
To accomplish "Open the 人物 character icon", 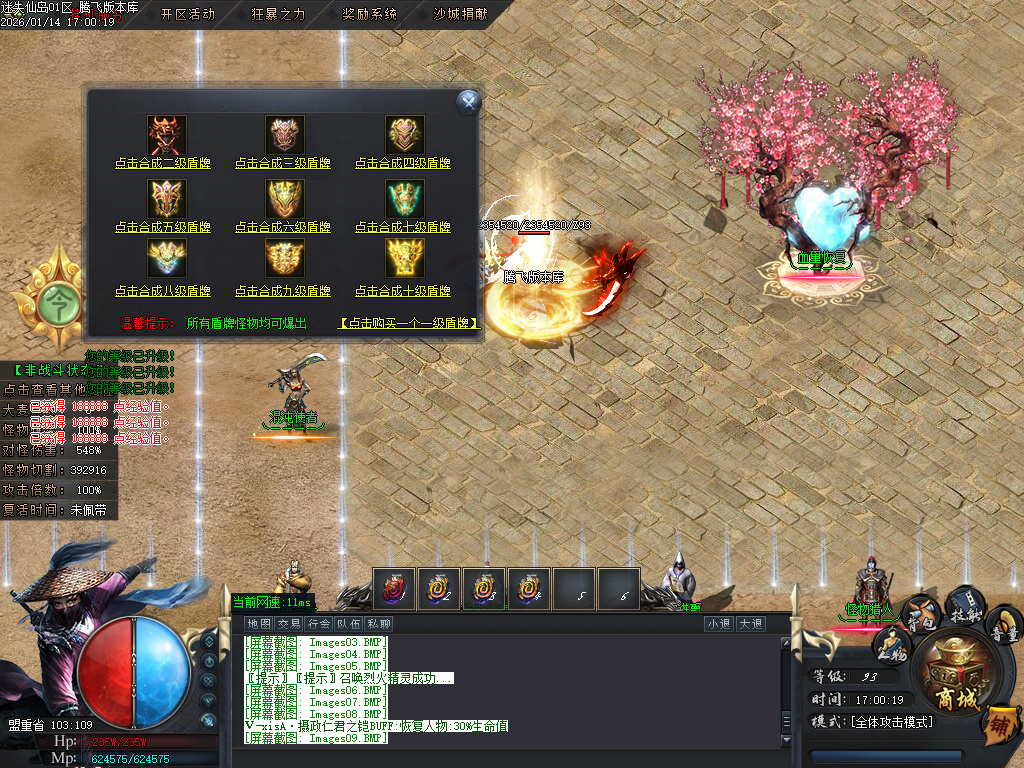I will pyautogui.click(x=892, y=647).
